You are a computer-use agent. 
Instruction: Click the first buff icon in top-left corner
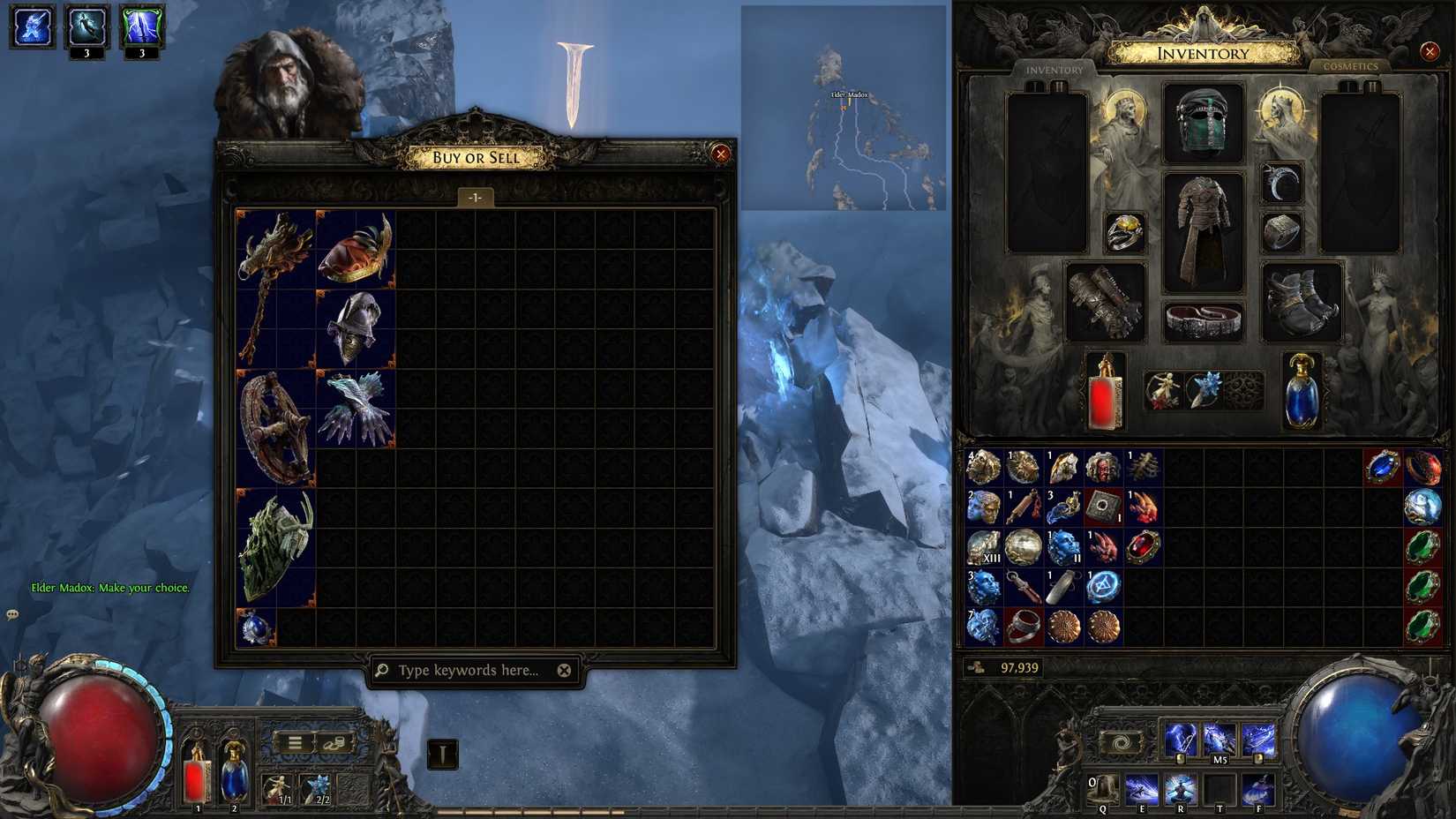[x=31, y=26]
